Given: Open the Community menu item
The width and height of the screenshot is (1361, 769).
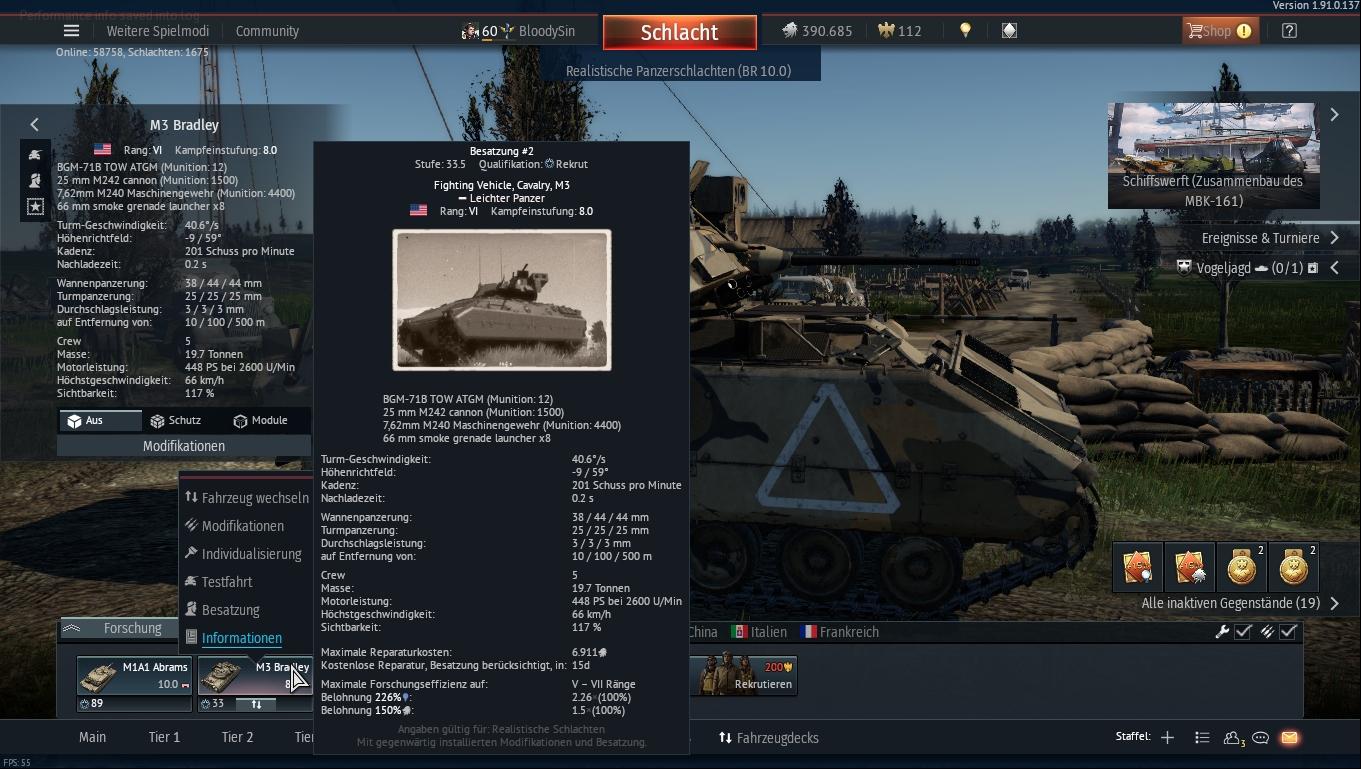Looking at the screenshot, I should click(x=267, y=30).
